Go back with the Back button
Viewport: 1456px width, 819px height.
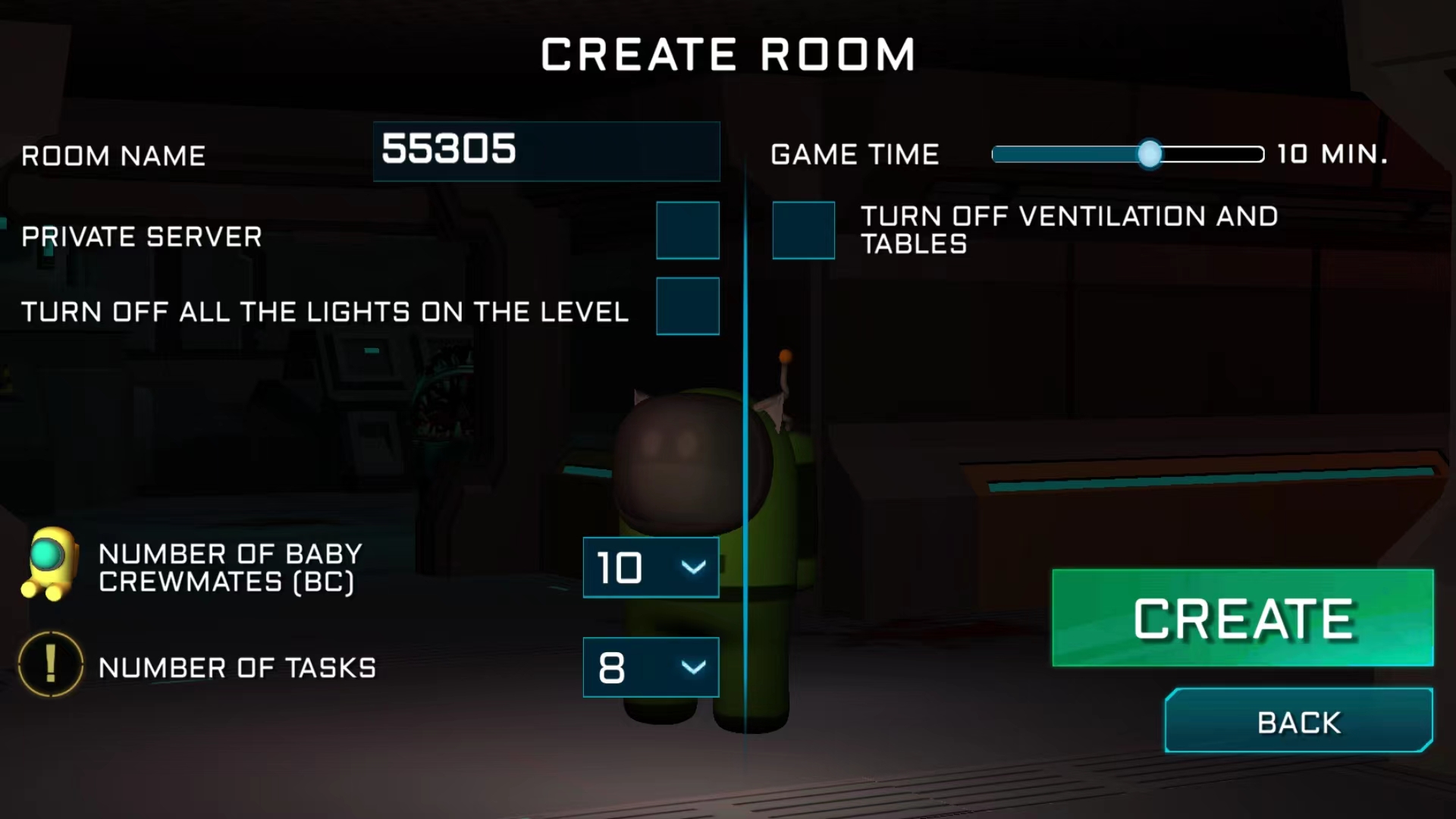pos(1298,721)
